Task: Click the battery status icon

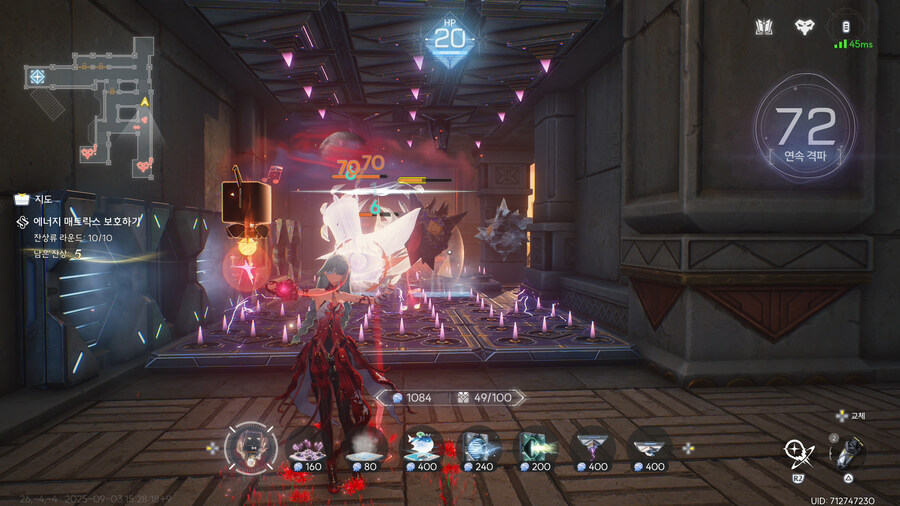Action: point(846,26)
